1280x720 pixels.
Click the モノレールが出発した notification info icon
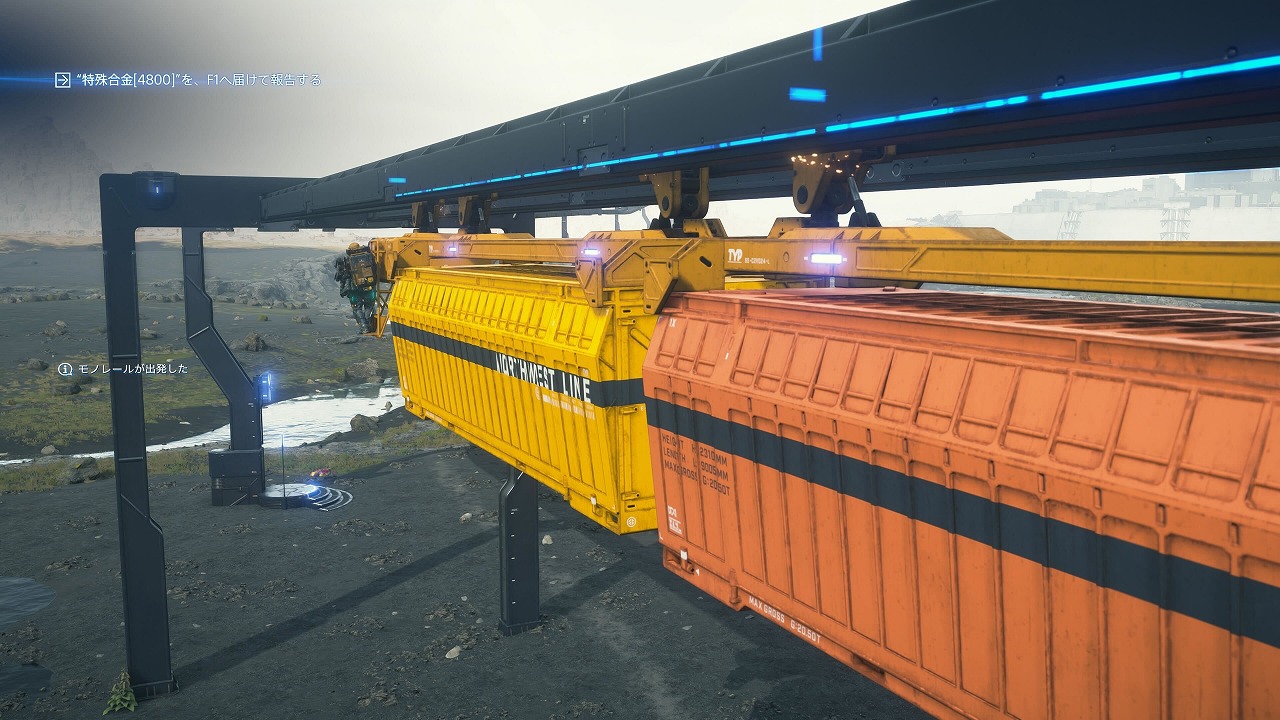(65, 369)
